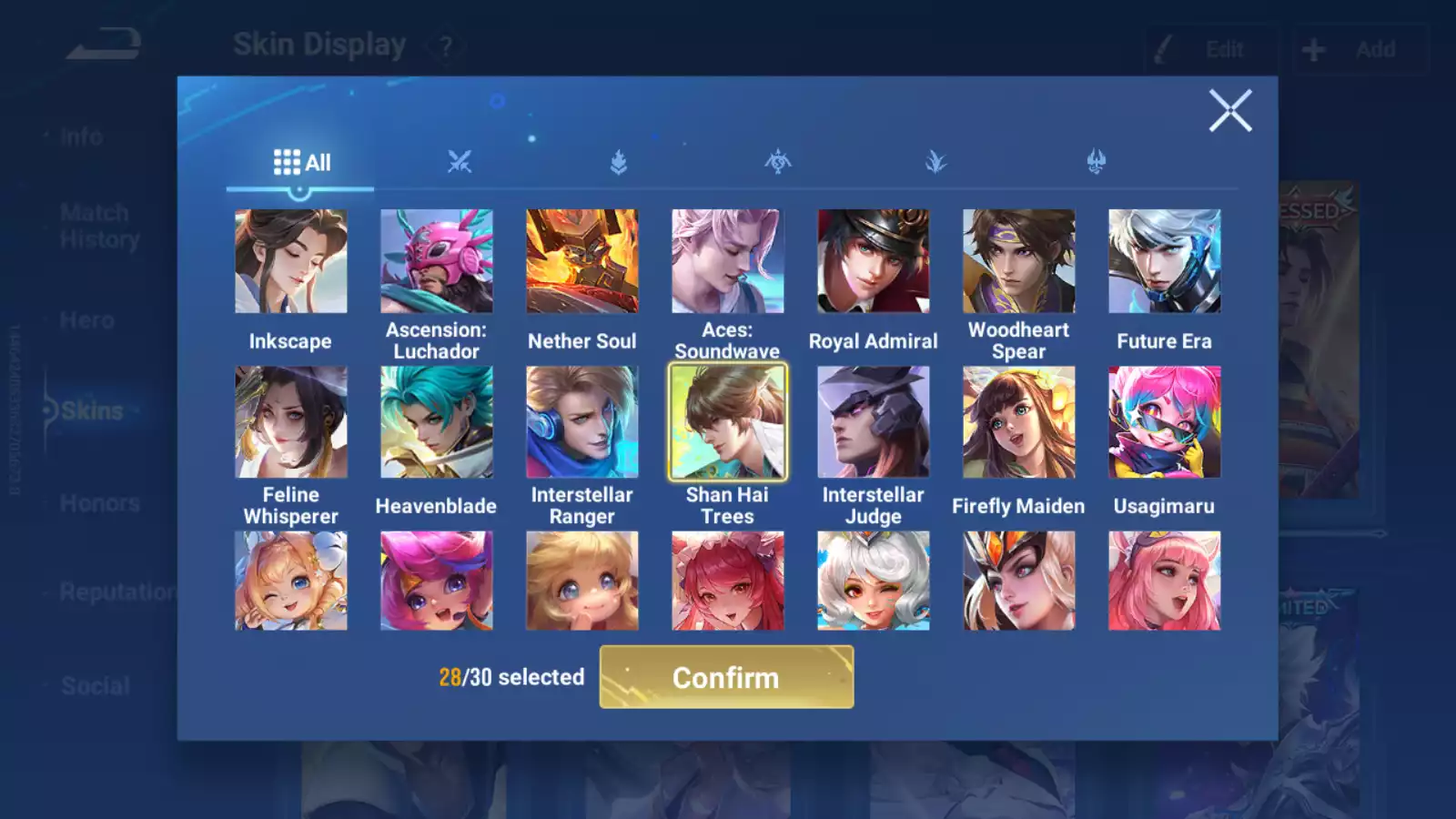Screen dimensions: 1456x819
Task: Toggle selection of the Usagimaru skin
Action: pyautogui.click(x=1165, y=420)
